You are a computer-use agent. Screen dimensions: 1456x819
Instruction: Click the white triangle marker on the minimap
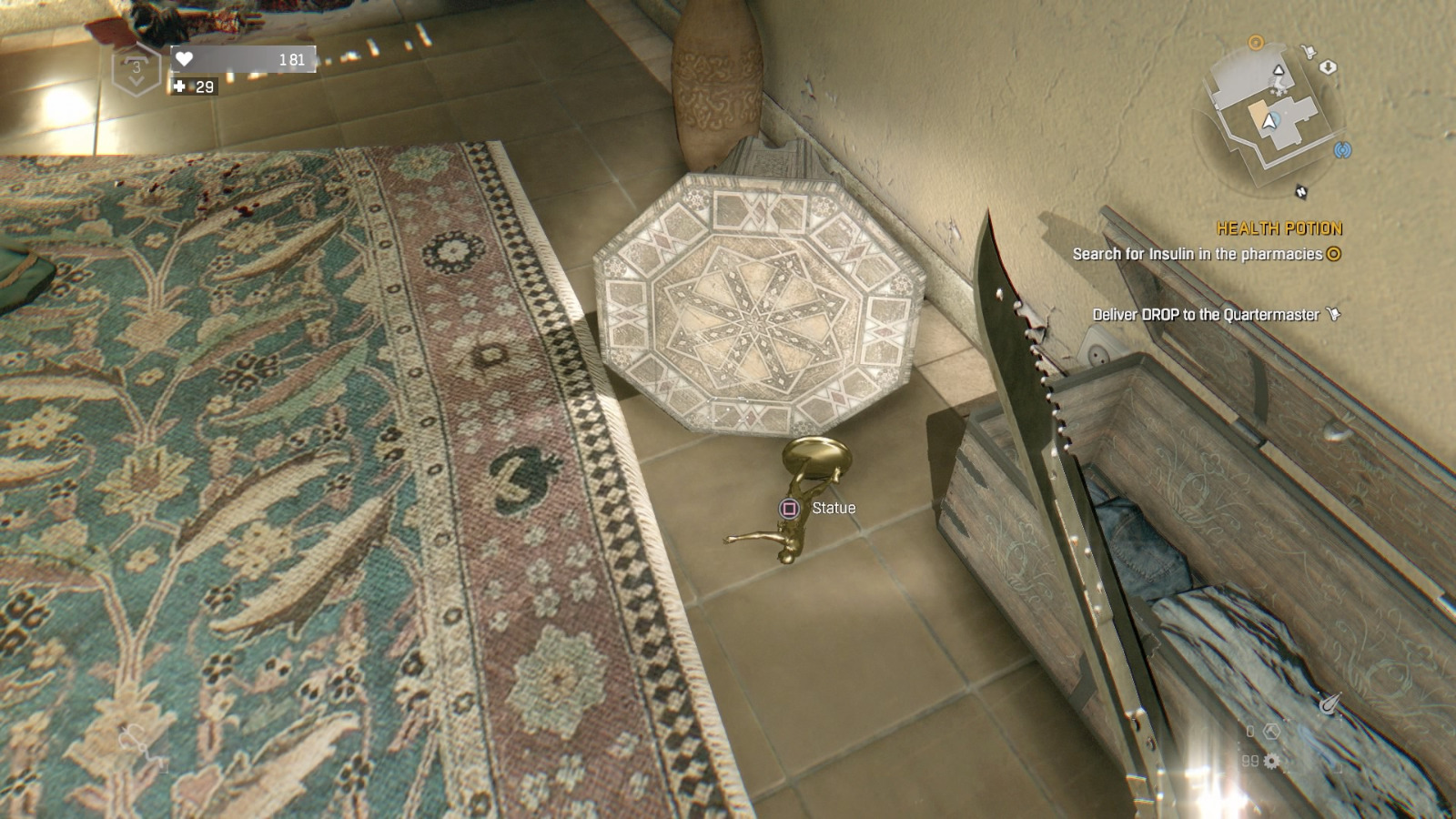pyautogui.click(x=1279, y=71)
